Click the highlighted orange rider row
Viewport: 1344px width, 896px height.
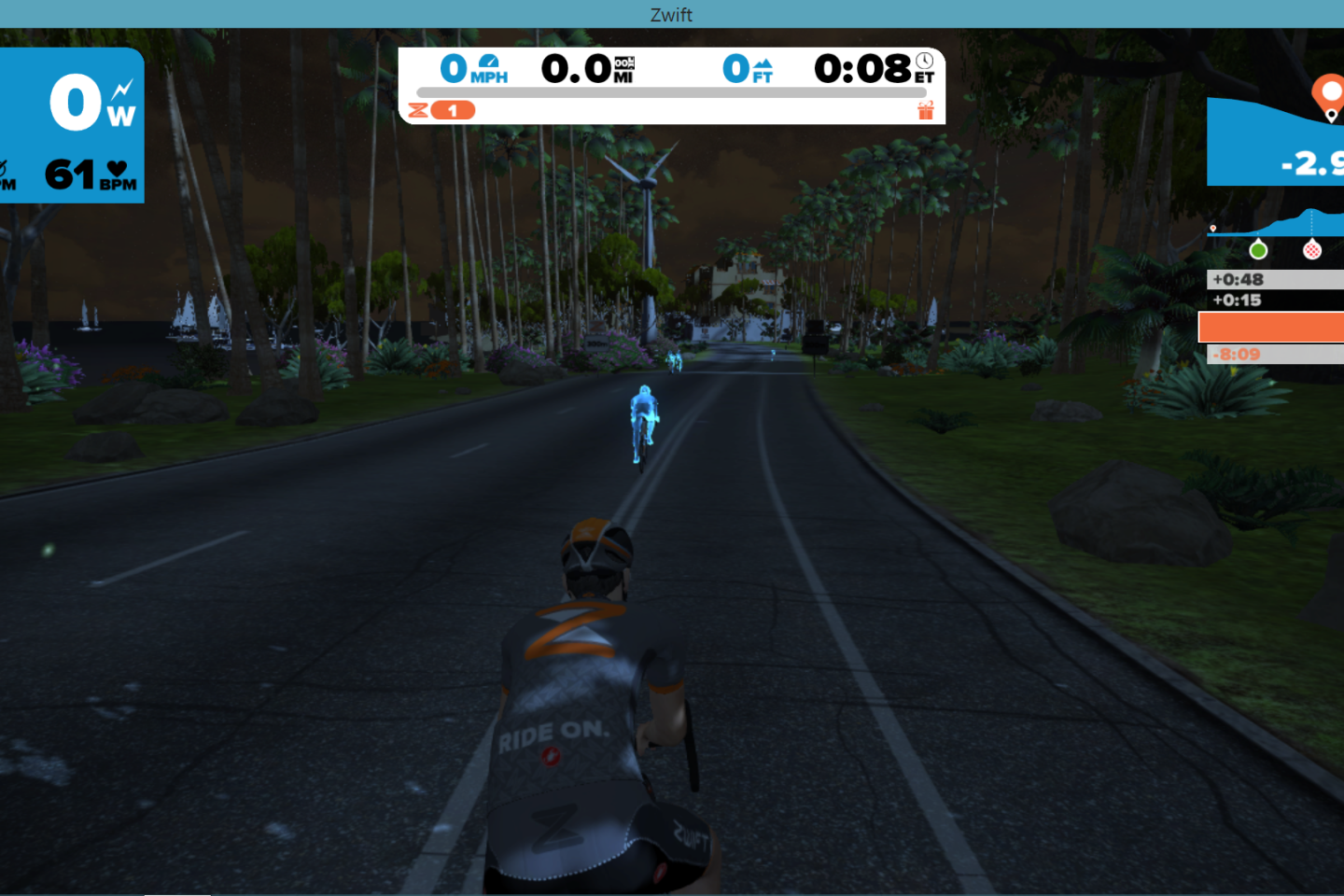(1271, 327)
